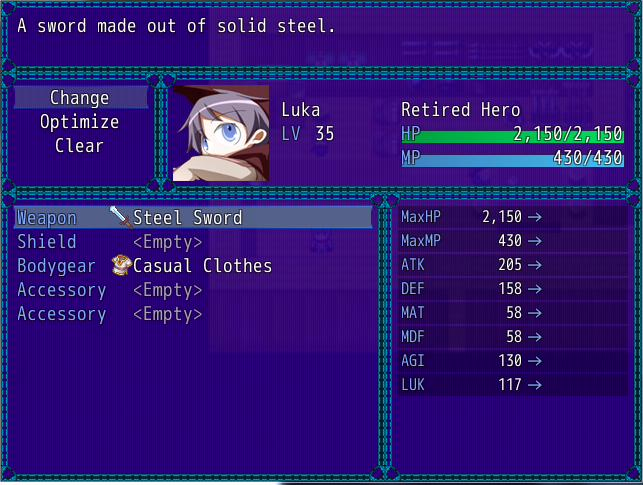Open the empty Shield slot

click(x=166, y=242)
